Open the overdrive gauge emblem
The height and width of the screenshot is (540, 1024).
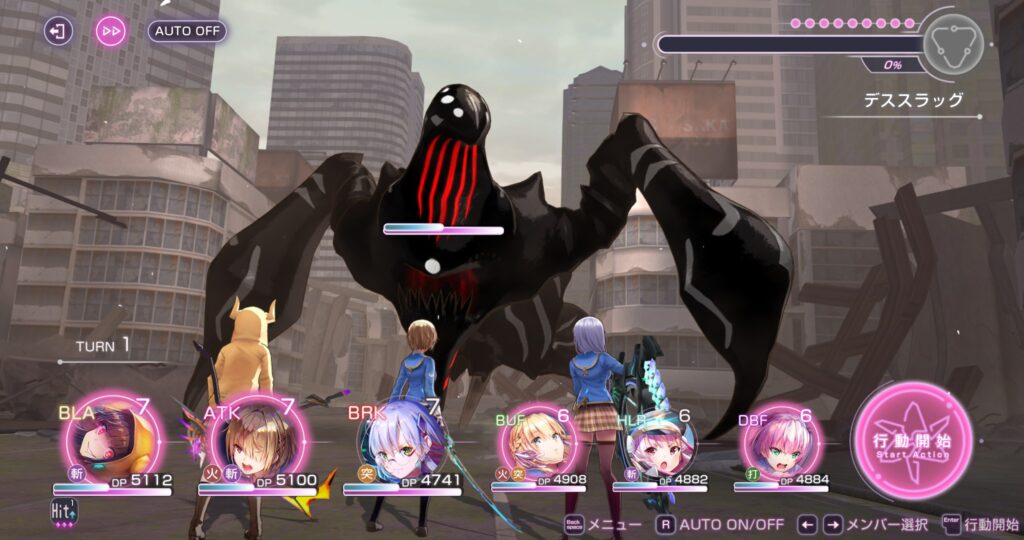950,43
